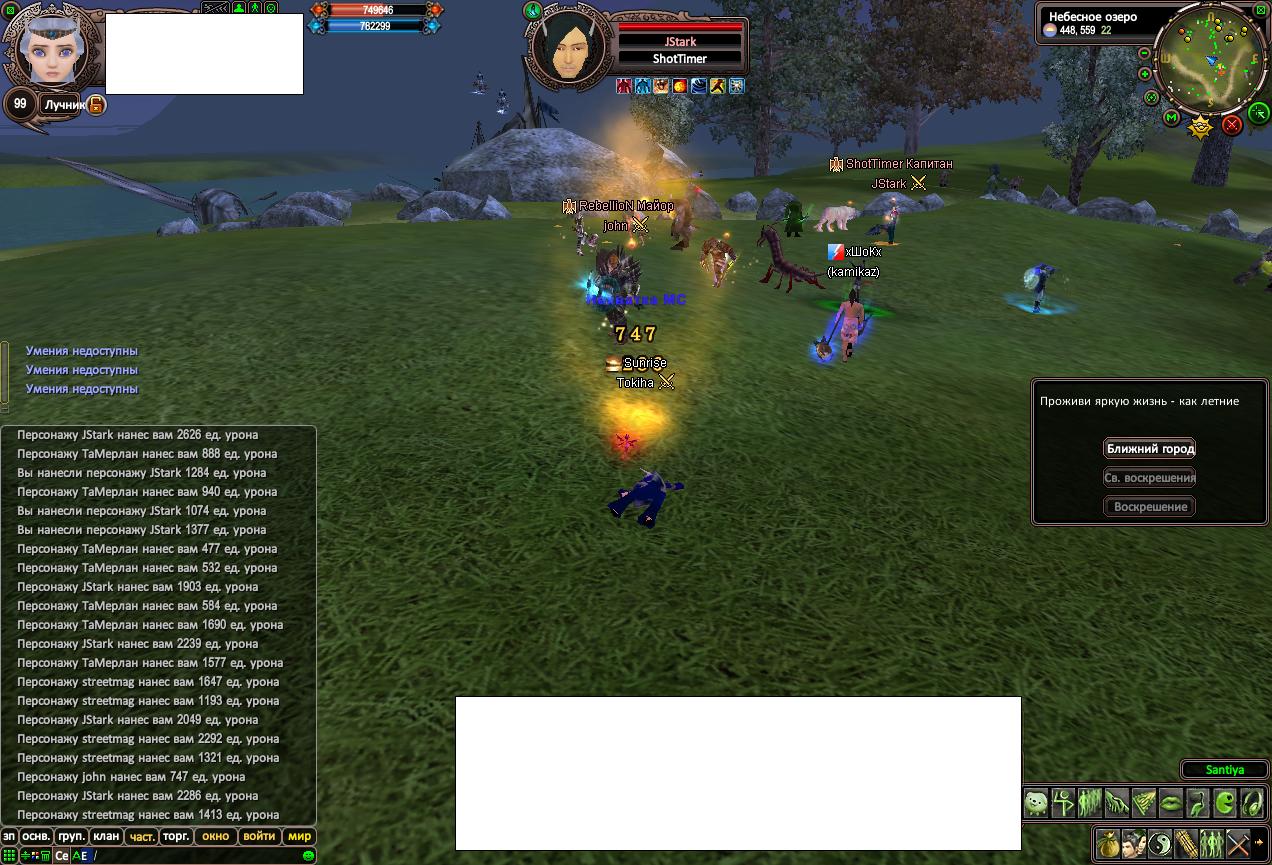Open the торг. trade chat tab
This screenshot has width=1272, height=865.
[176, 837]
